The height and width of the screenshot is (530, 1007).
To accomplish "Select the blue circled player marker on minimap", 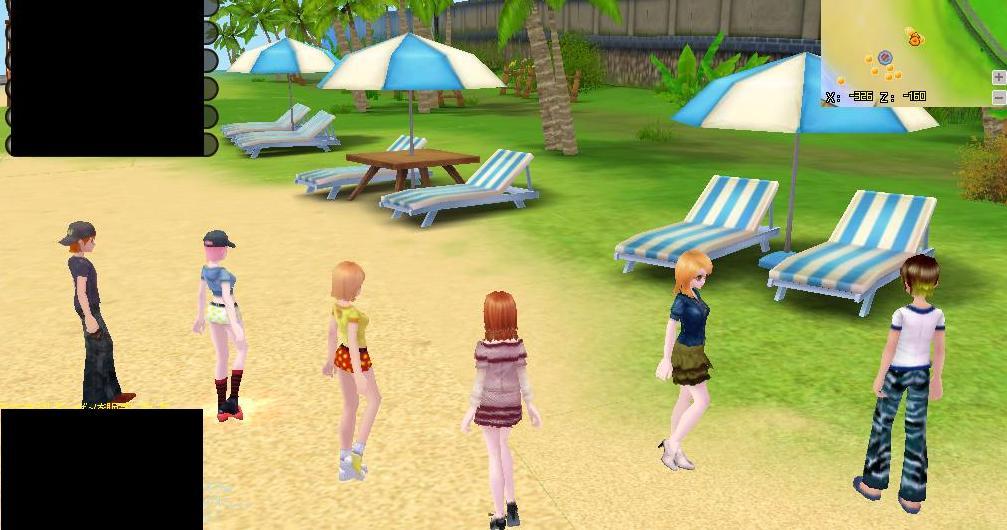I will (884, 58).
